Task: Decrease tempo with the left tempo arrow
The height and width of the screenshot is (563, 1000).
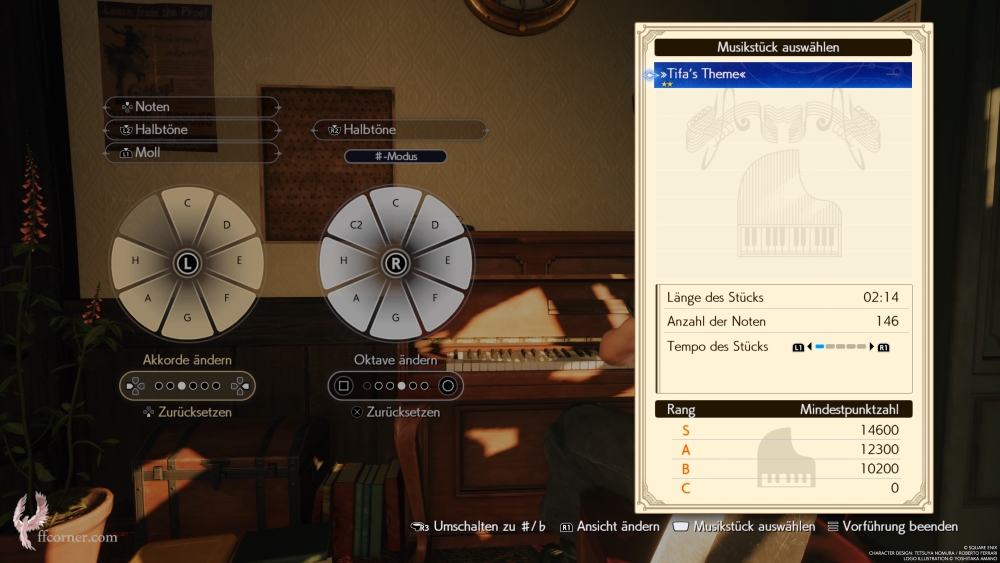Action: coord(809,347)
